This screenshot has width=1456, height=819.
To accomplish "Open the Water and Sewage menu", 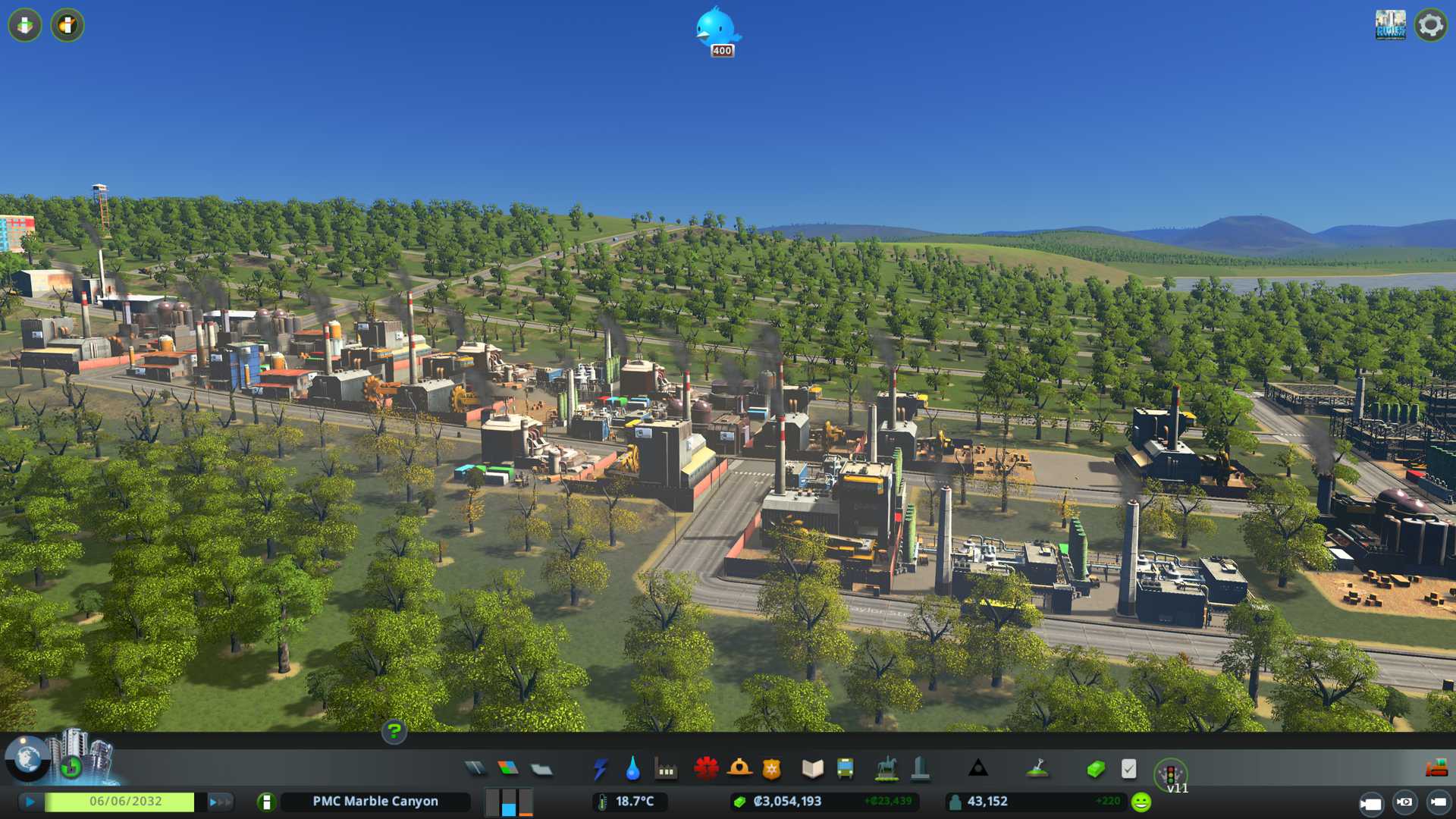I will click(x=632, y=769).
